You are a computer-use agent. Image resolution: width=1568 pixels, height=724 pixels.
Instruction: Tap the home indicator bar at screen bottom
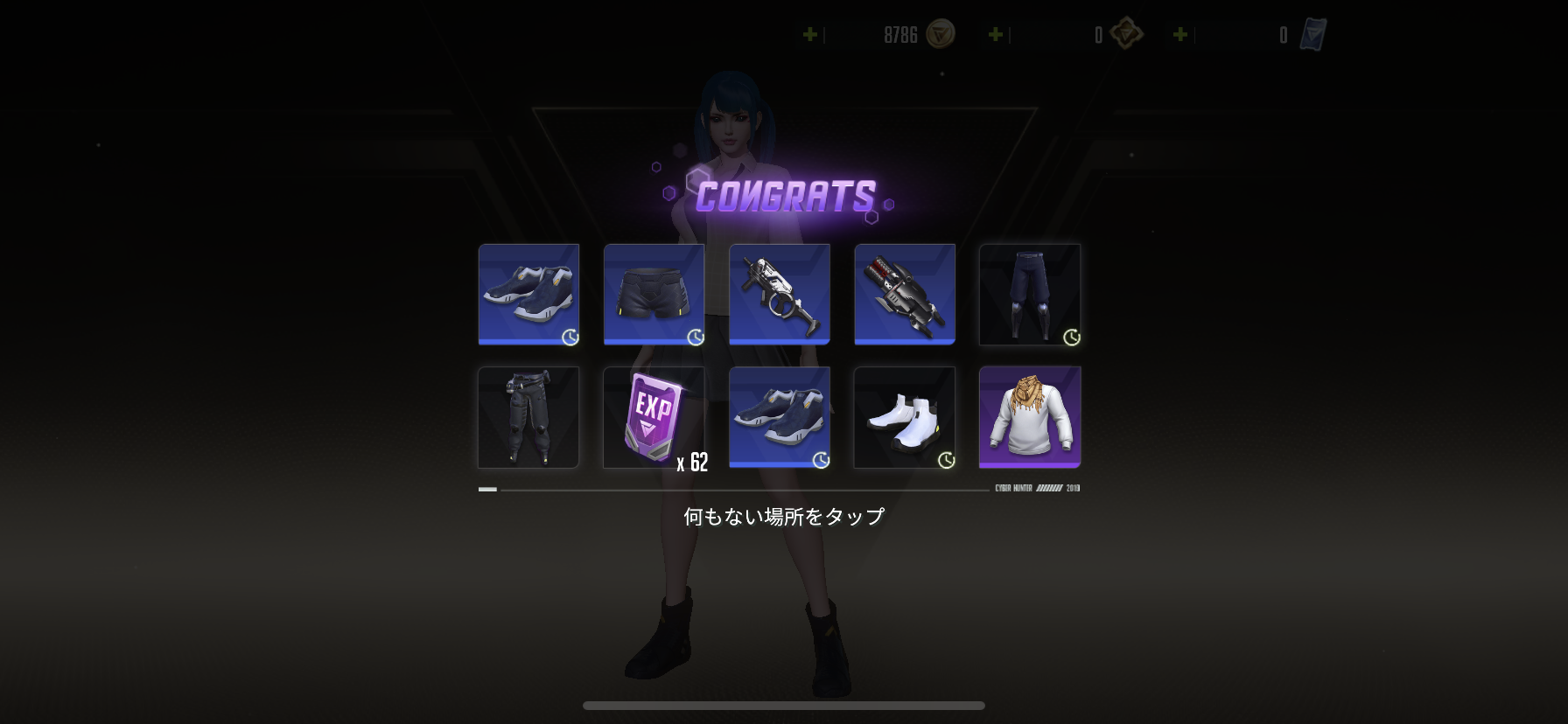783,706
